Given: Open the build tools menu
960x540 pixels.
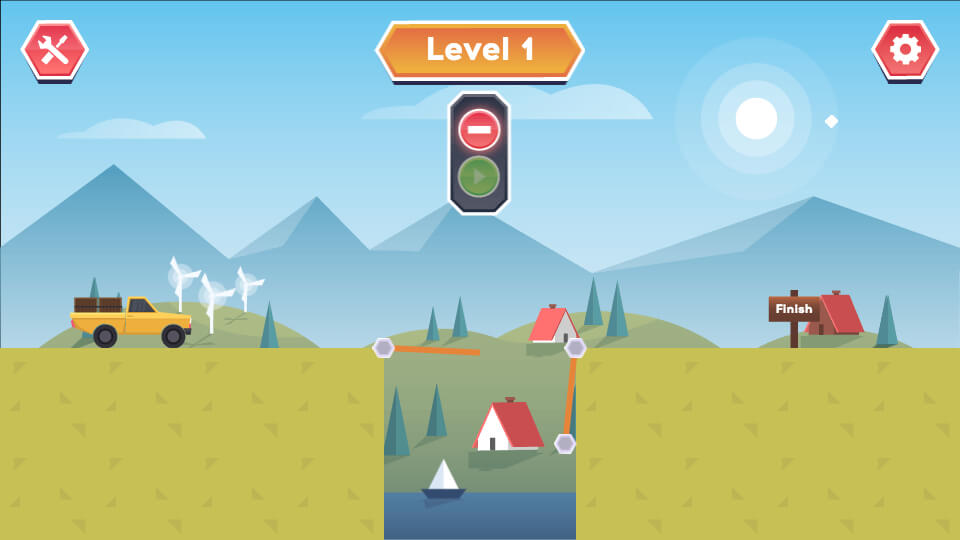Looking at the screenshot, I should [x=54, y=50].
